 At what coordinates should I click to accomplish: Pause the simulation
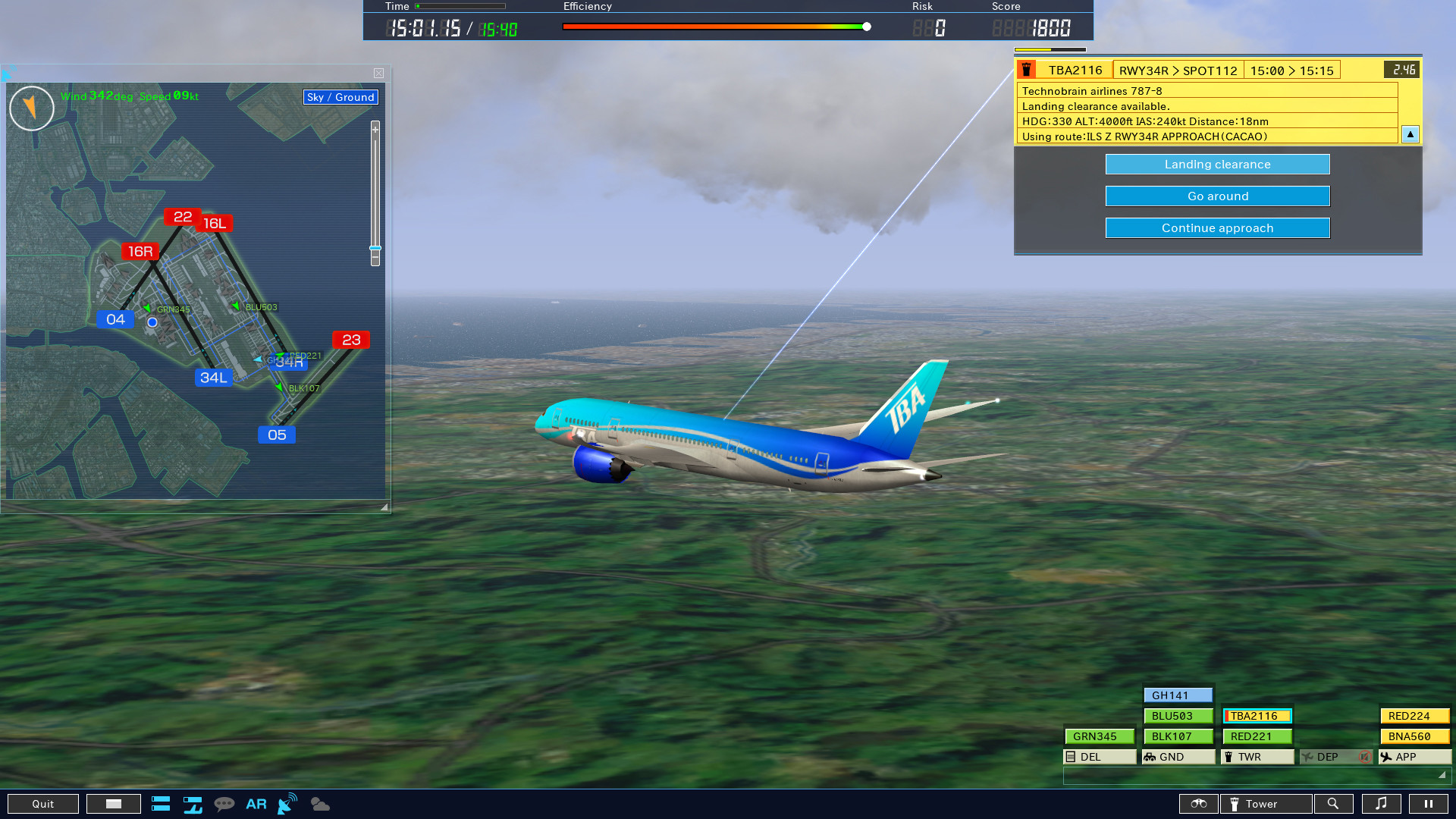point(1430,804)
